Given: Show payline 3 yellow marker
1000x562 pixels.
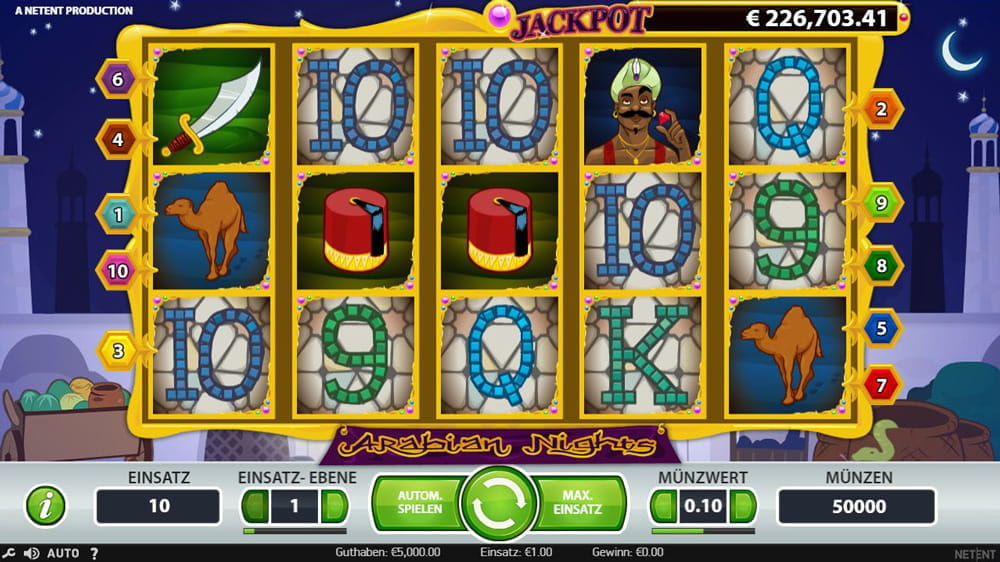Looking at the screenshot, I should [x=117, y=350].
